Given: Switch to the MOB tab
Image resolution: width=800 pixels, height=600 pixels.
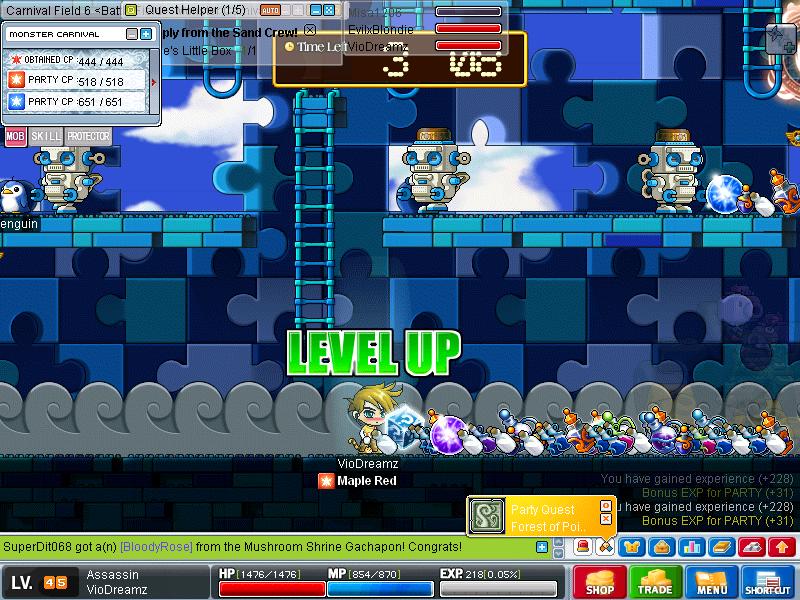Looking at the screenshot, I should [15, 137].
